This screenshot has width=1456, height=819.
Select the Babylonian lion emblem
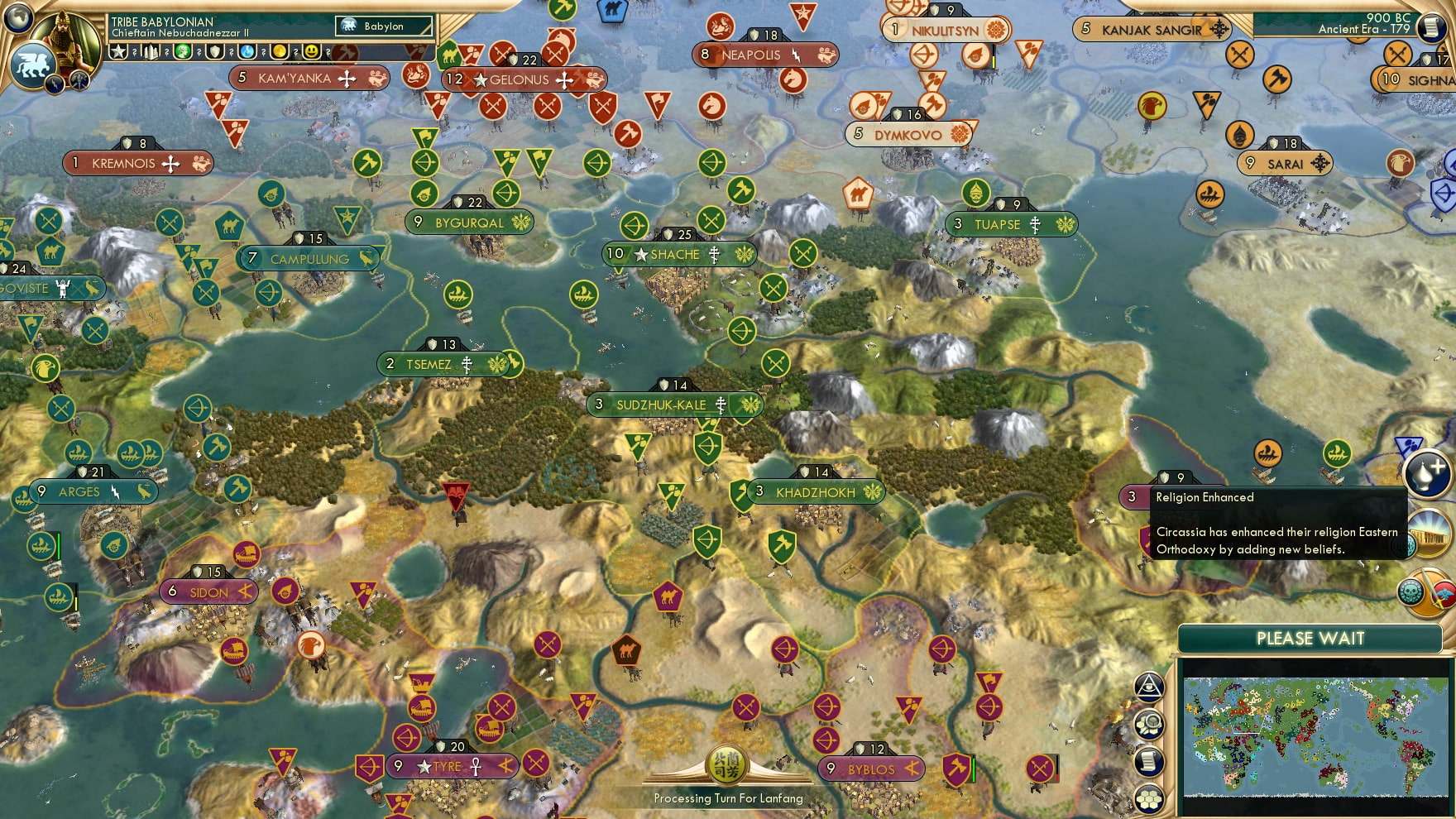pyautogui.click(x=31, y=65)
